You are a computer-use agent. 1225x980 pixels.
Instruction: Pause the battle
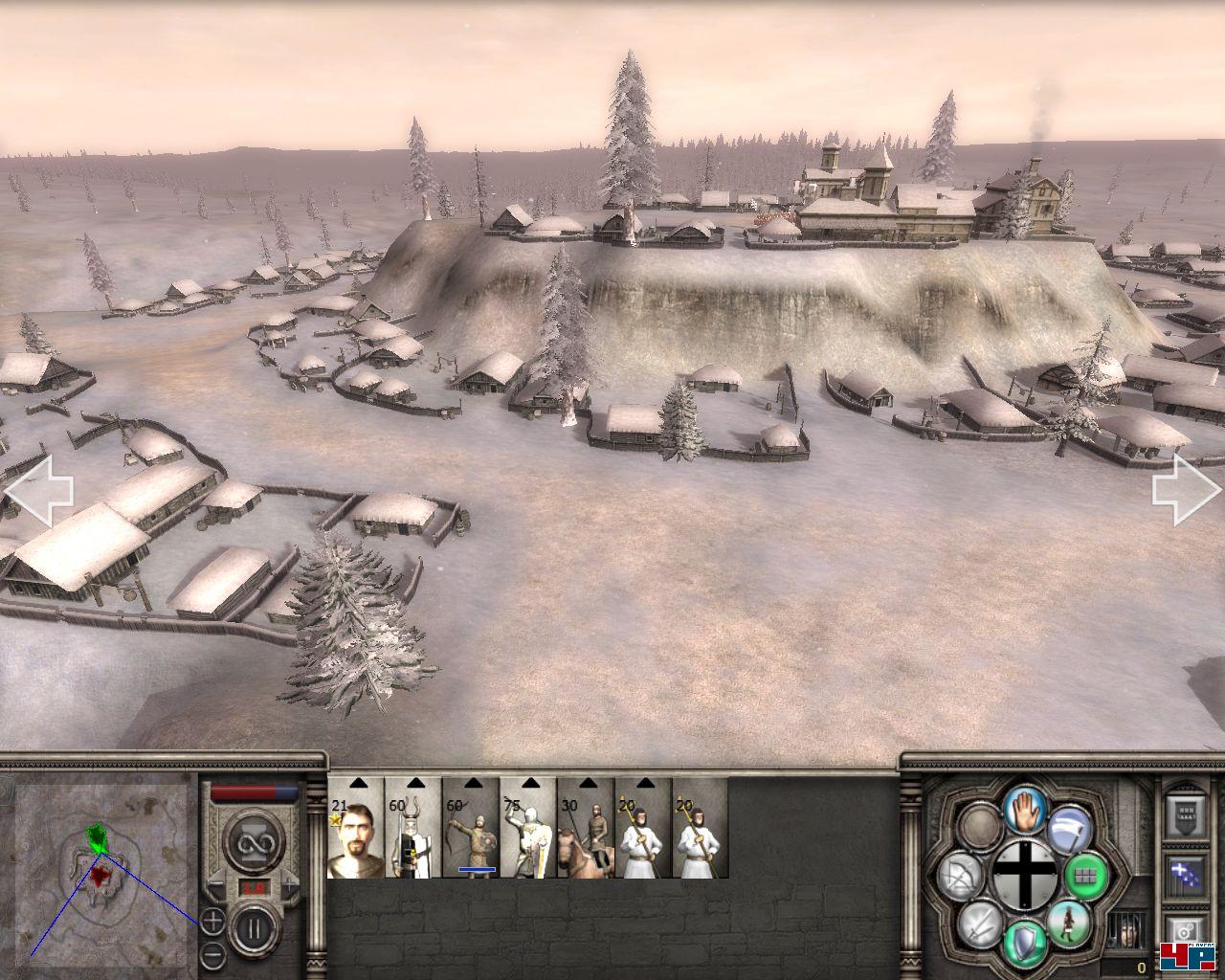[x=252, y=927]
